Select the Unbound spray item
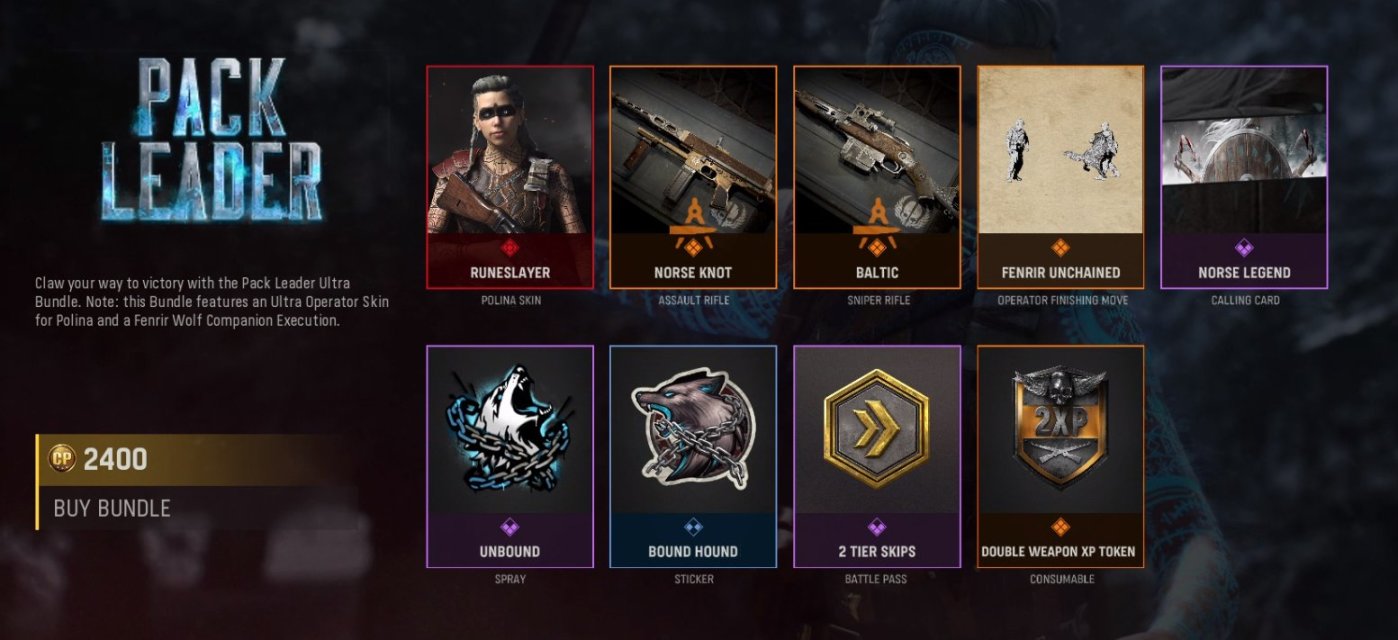 [510, 456]
